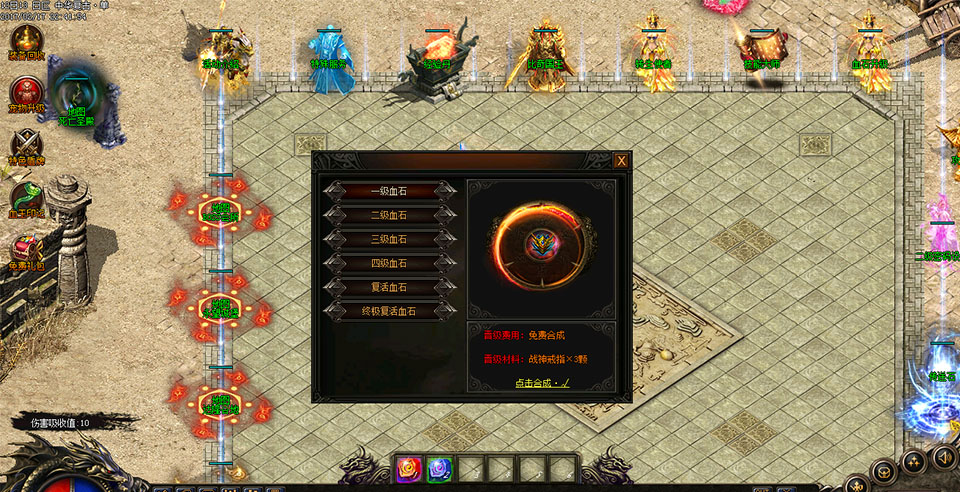Close the blood stone synthesis window
Screen dimensions: 960x492
tap(621, 161)
